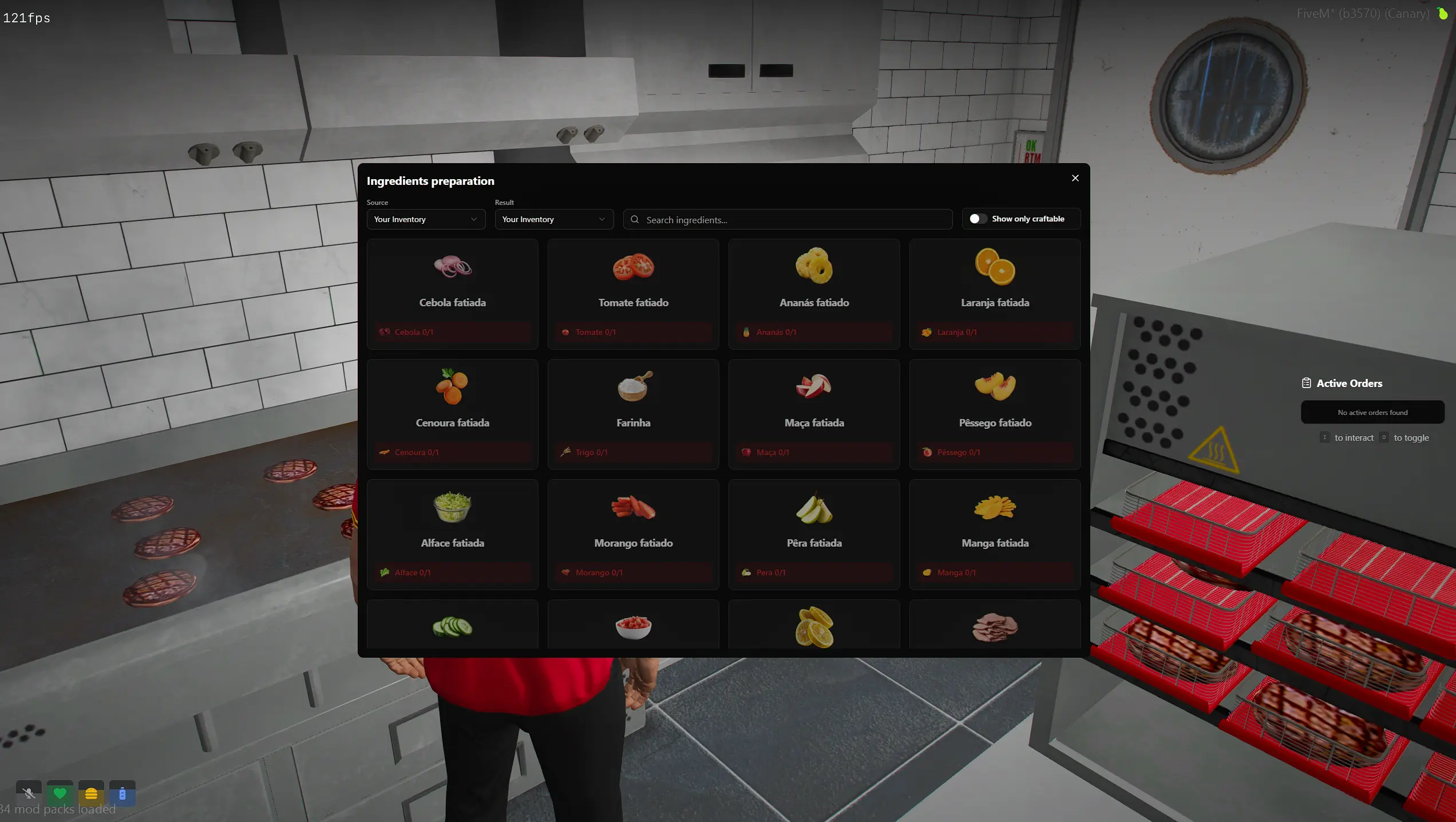The width and height of the screenshot is (1456, 822).
Task: Select the Morango fatiado recipe card
Action: (633, 533)
